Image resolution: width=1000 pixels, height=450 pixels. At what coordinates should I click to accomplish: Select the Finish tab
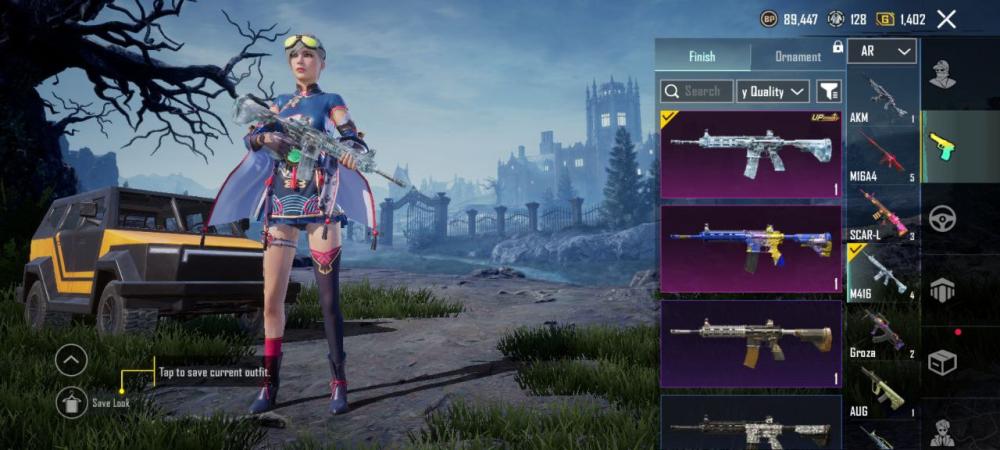coord(702,56)
